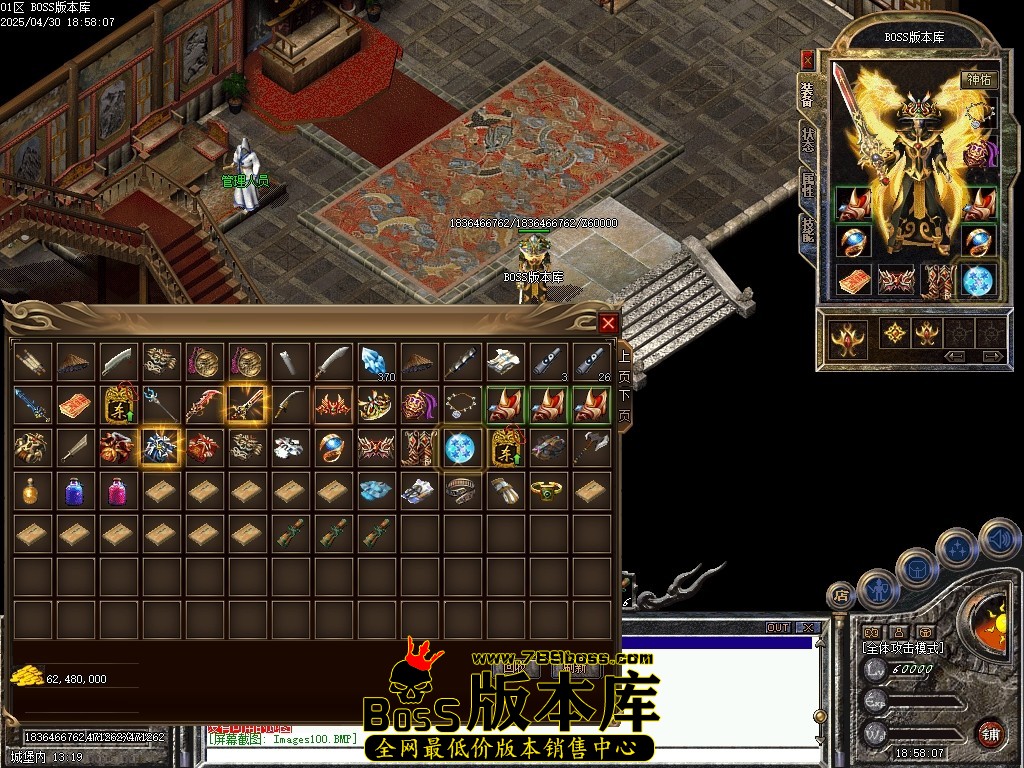Choose the pink potion bottle in bag
Viewport: 1024px width, 768px height.
tap(119, 490)
